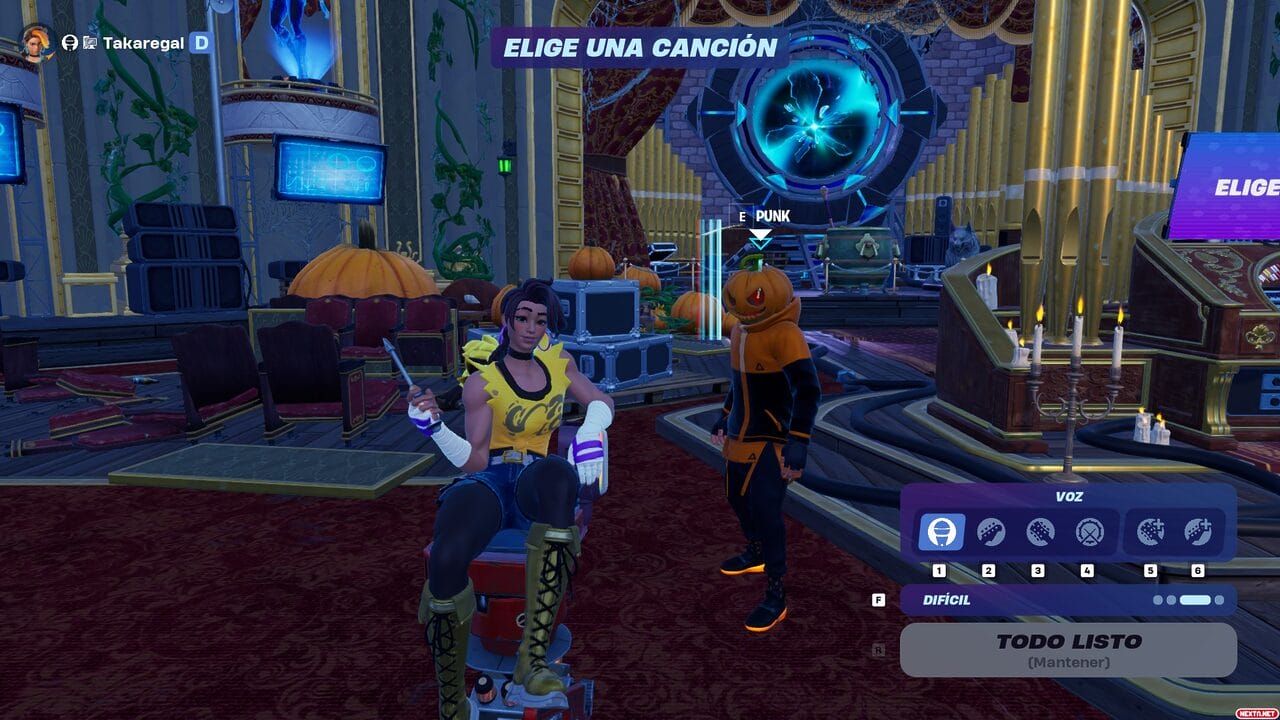1280x720 pixels.
Task: Click the numbered key hint under the microphone icon
Action: tap(939, 569)
